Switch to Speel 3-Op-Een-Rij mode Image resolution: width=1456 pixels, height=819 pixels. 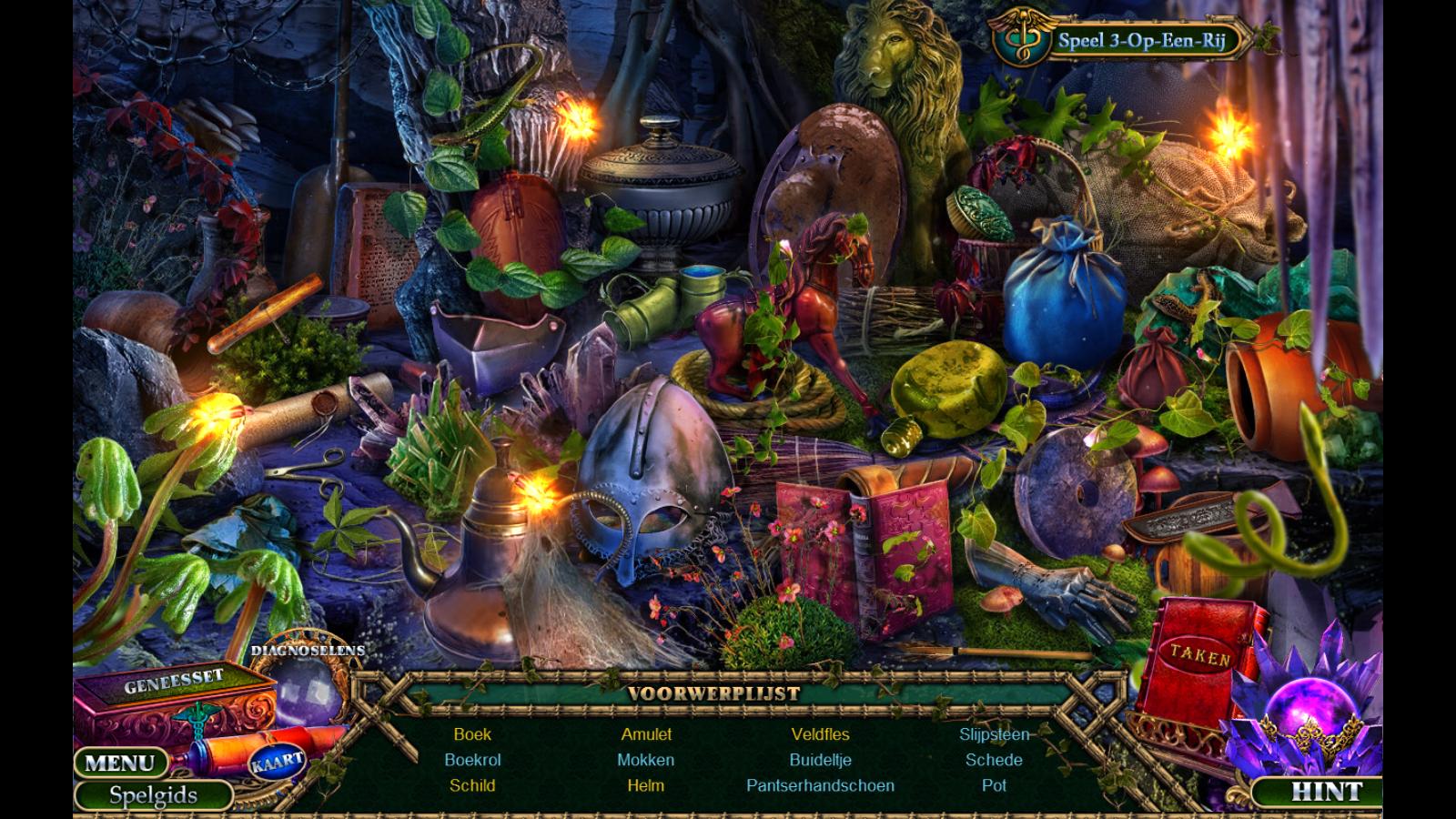point(1141,40)
